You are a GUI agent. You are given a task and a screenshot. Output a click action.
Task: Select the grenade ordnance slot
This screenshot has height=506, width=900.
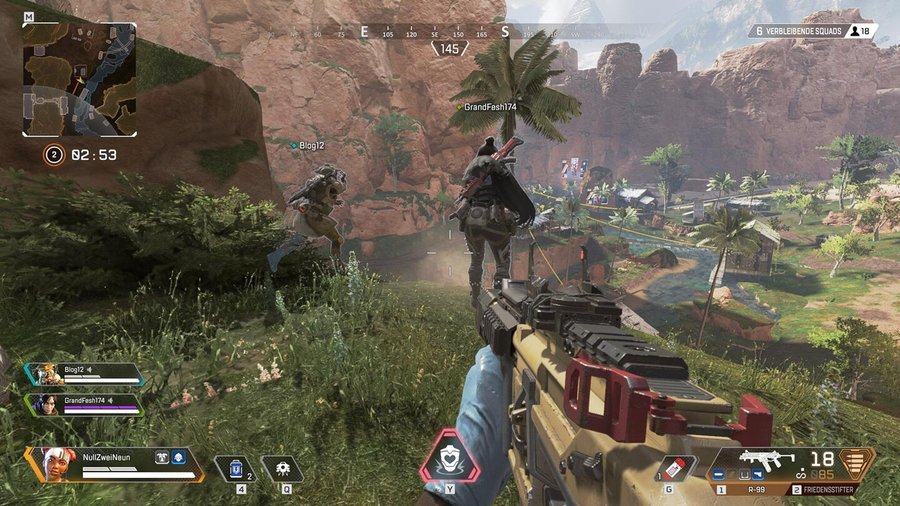677,466
